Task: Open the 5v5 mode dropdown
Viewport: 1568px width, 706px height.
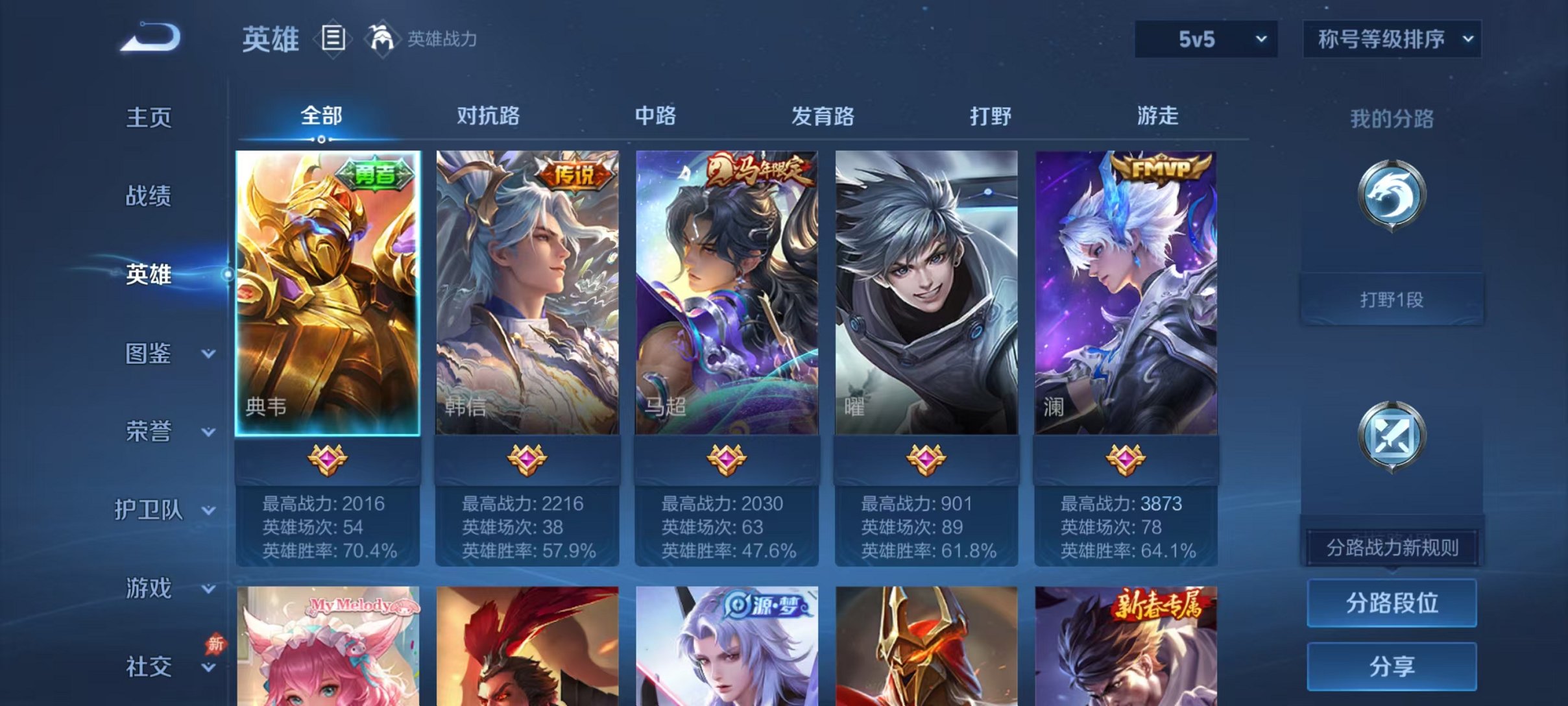Action: pyautogui.click(x=1205, y=39)
